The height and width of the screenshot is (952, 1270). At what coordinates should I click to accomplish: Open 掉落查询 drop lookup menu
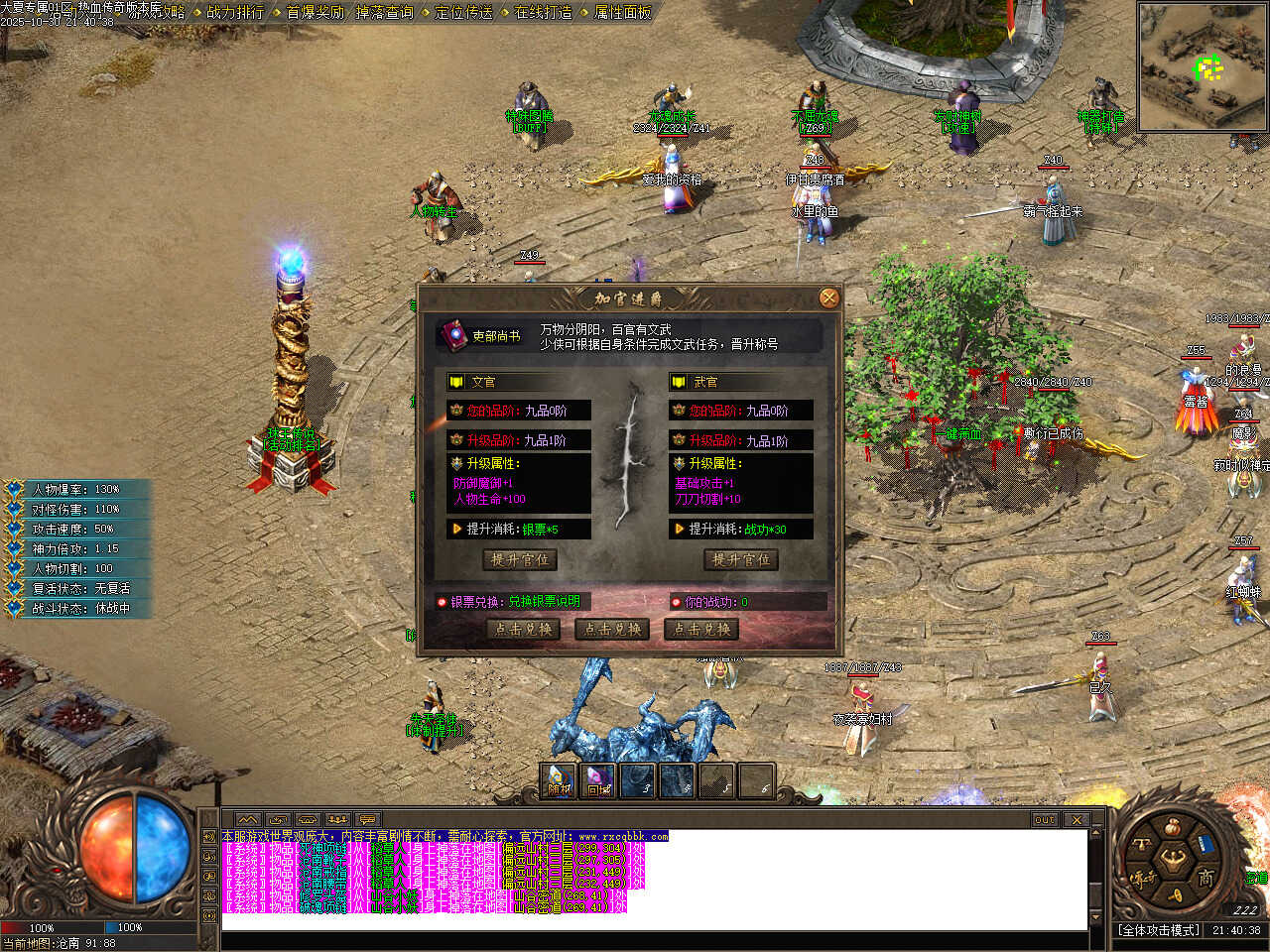[x=384, y=12]
